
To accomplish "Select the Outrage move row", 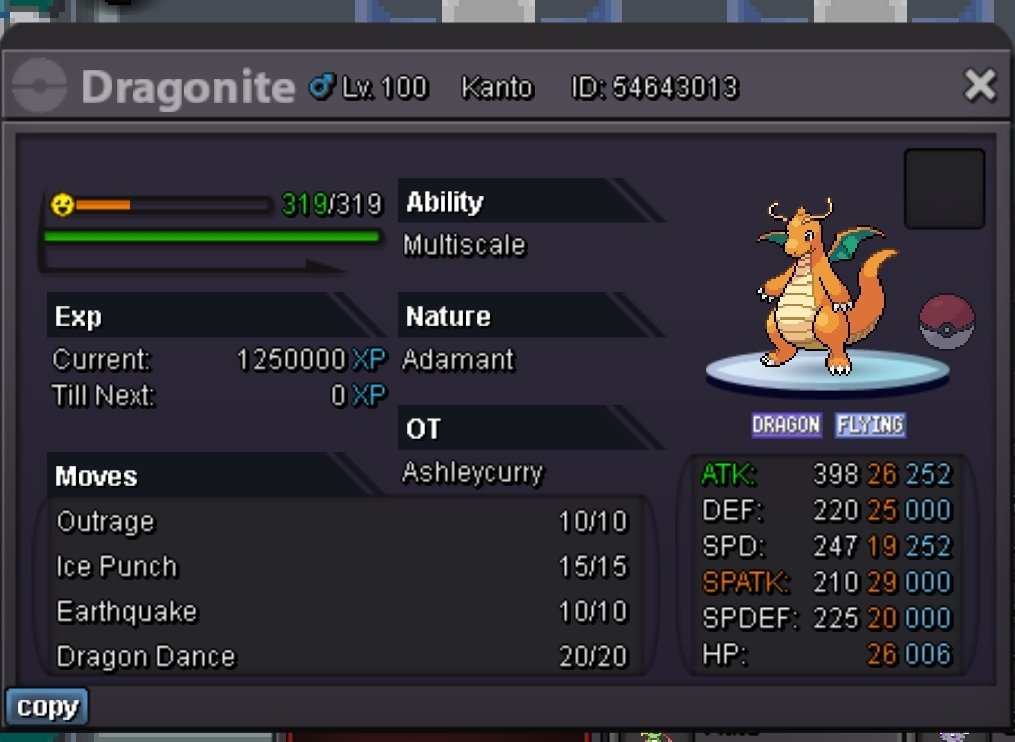I will [x=342, y=522].
